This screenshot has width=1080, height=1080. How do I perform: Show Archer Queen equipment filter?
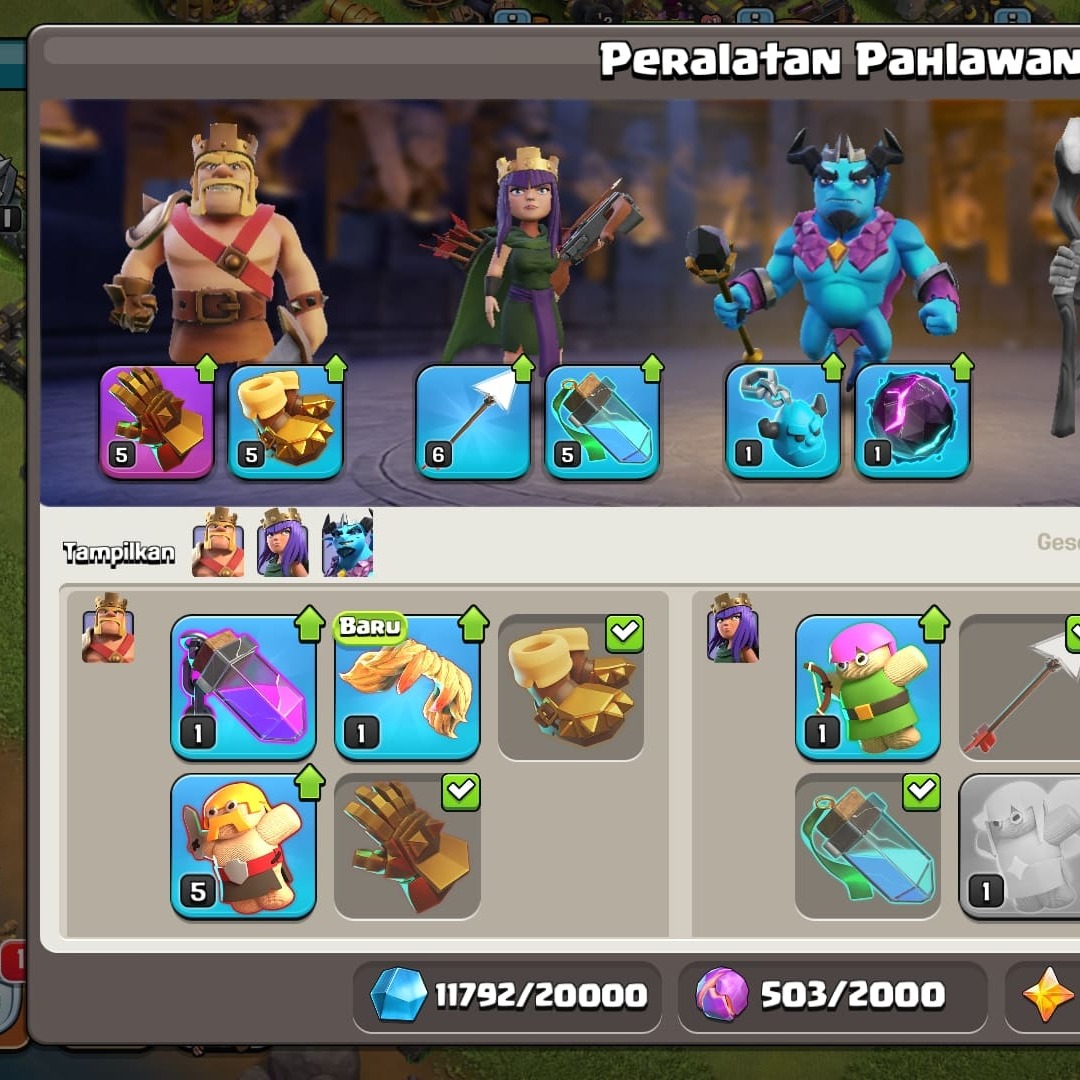[x=283, y=544]
